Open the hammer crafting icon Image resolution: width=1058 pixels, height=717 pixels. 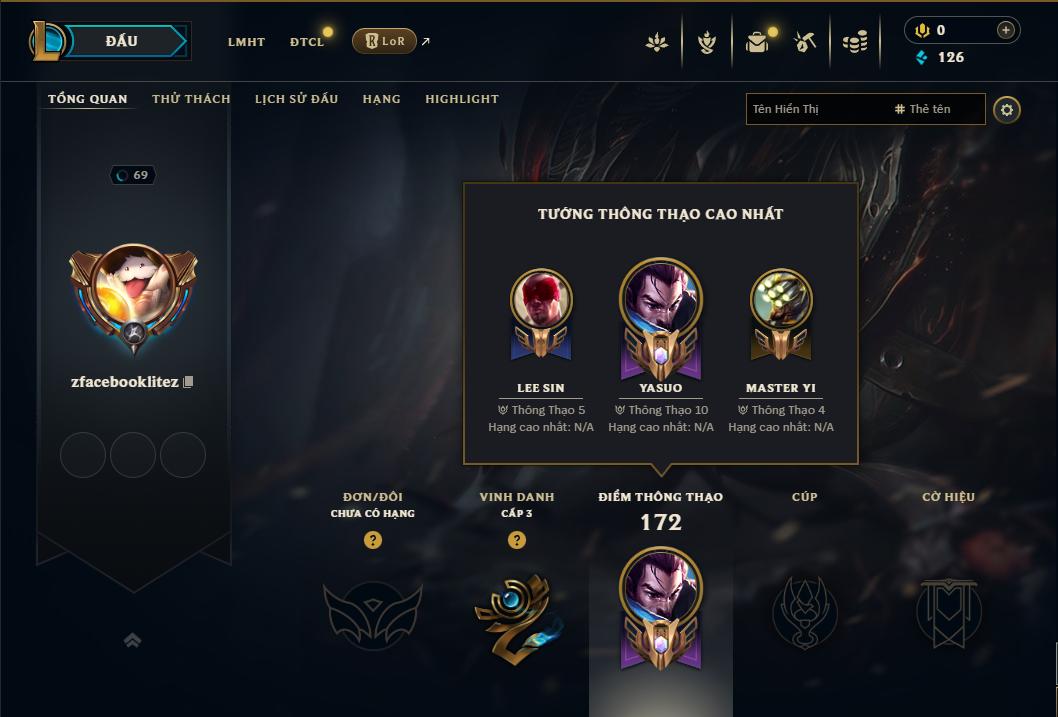[x=805, y=42]
